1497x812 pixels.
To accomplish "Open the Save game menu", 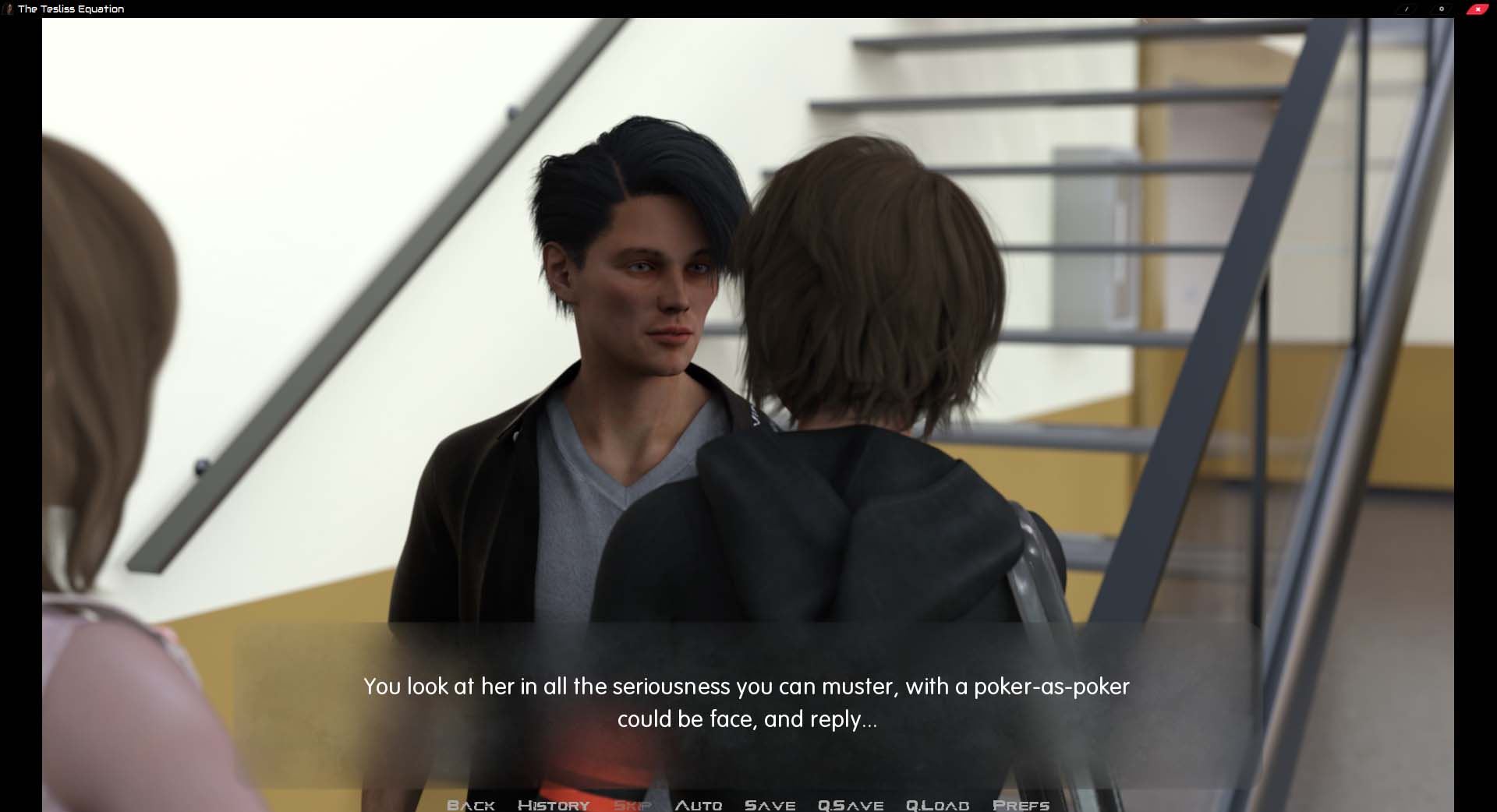I will click(770, 804).
